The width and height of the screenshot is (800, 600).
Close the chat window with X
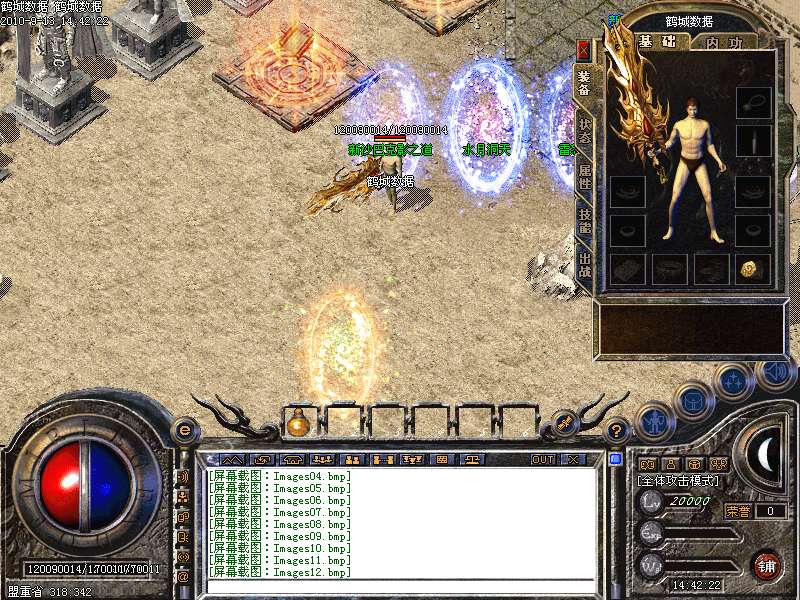(x=573, y=459)
